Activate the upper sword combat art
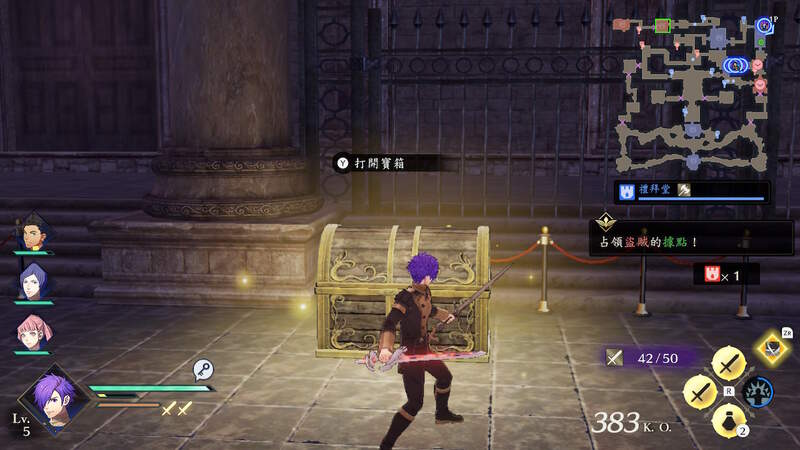Viewport: 800px width, 450px height. tap(727, 363)
